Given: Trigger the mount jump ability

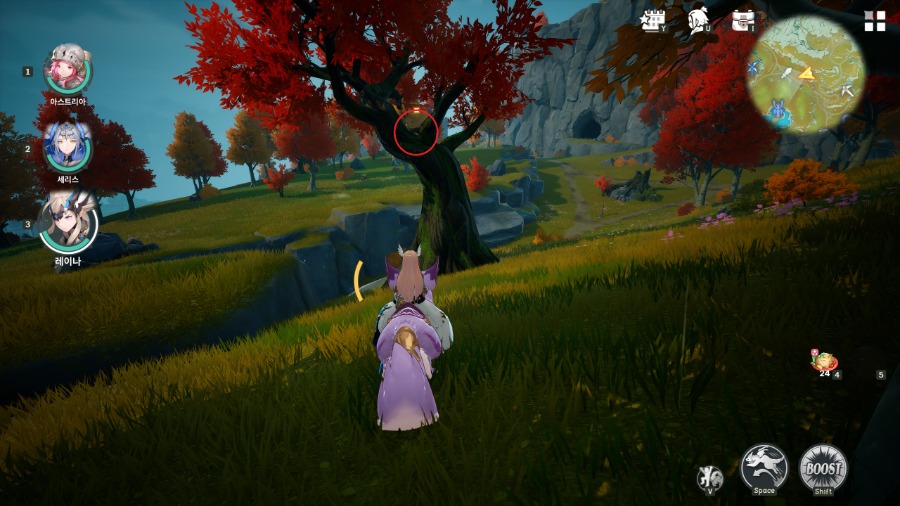Looking at the screenshot, I should (x=765, y=468).
